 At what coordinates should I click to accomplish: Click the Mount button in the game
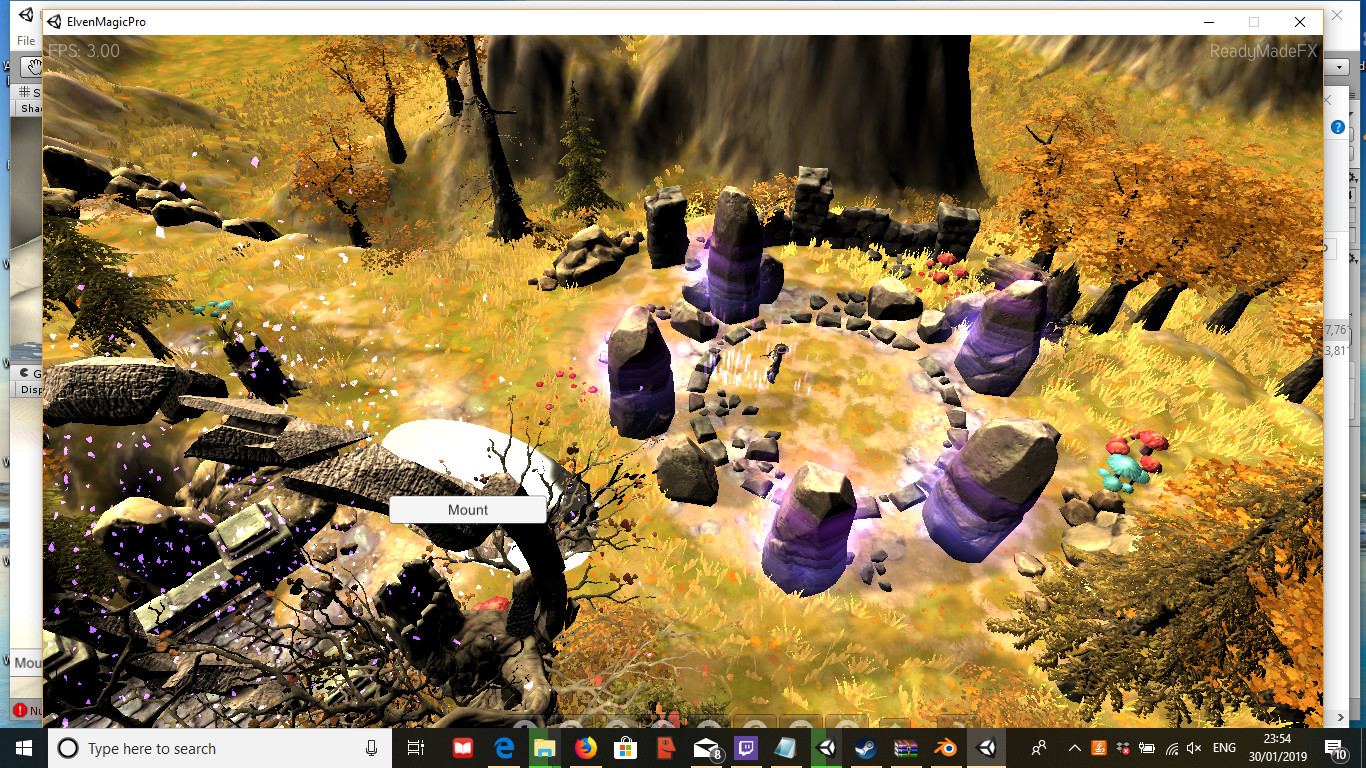[466, 510]
